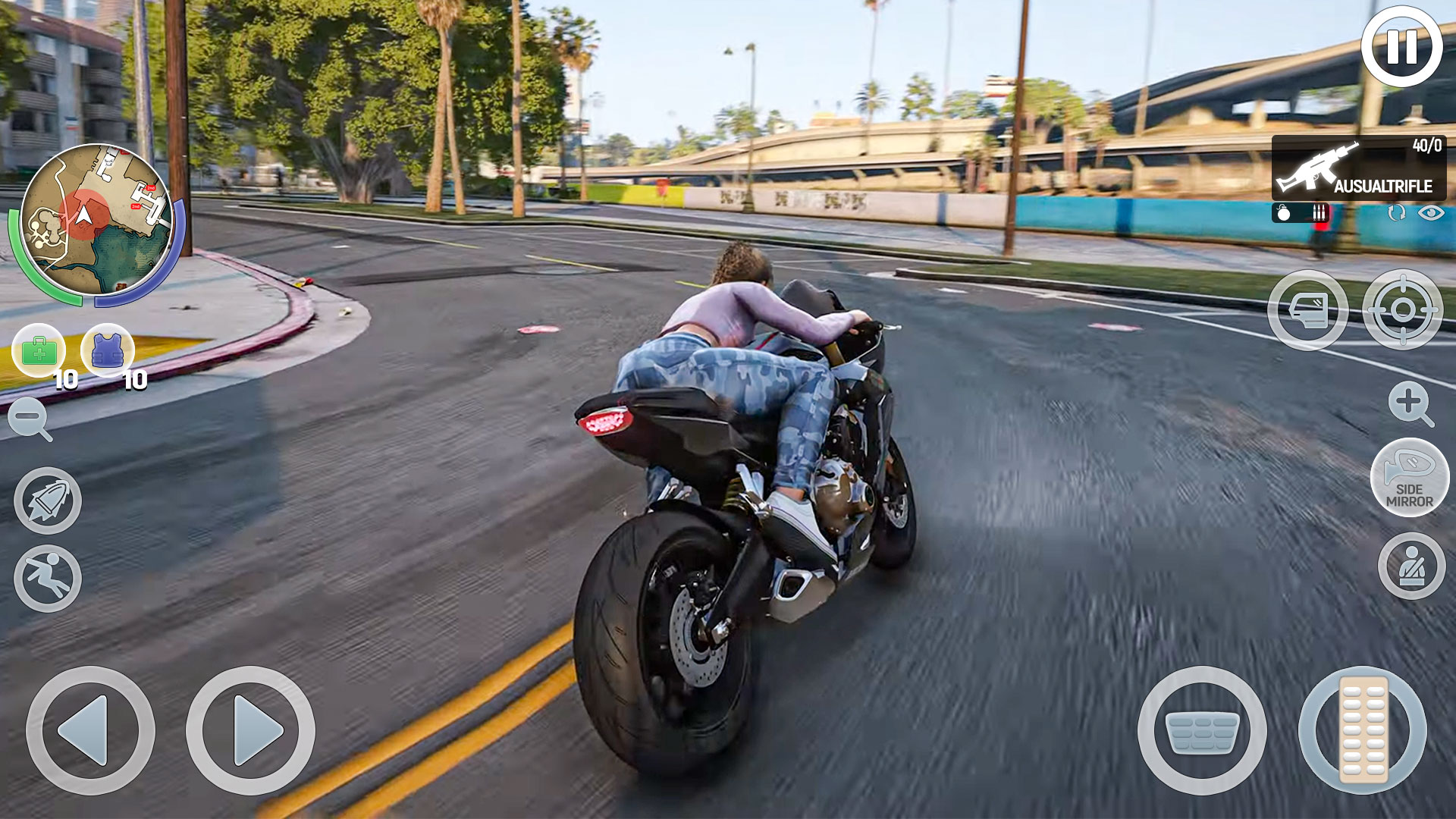Activate the rocket boost button

coord(48,500)
